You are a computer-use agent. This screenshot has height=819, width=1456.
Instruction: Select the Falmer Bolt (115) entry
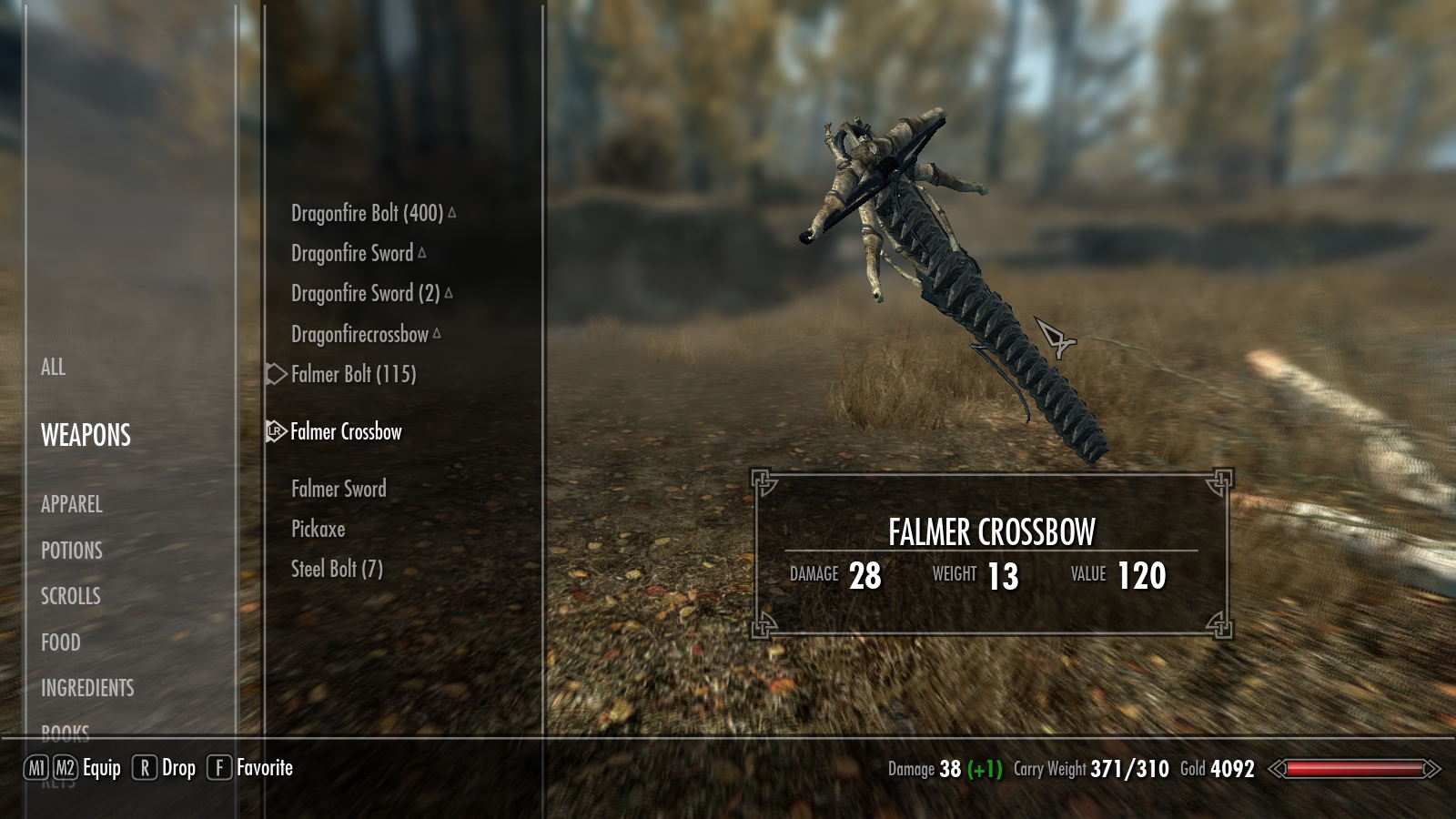click(x=353, y=375)
